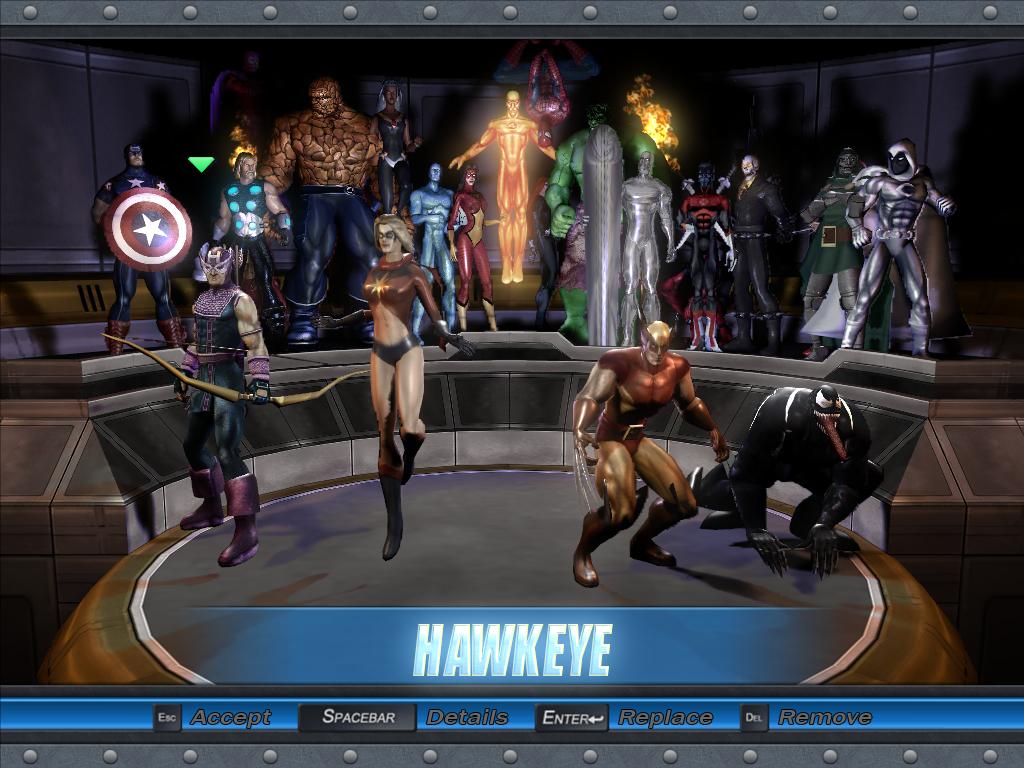Screen dimensions: 1024x768
Task: Choose Silver Surfer beside his board
Action: [x=643, y=240]
